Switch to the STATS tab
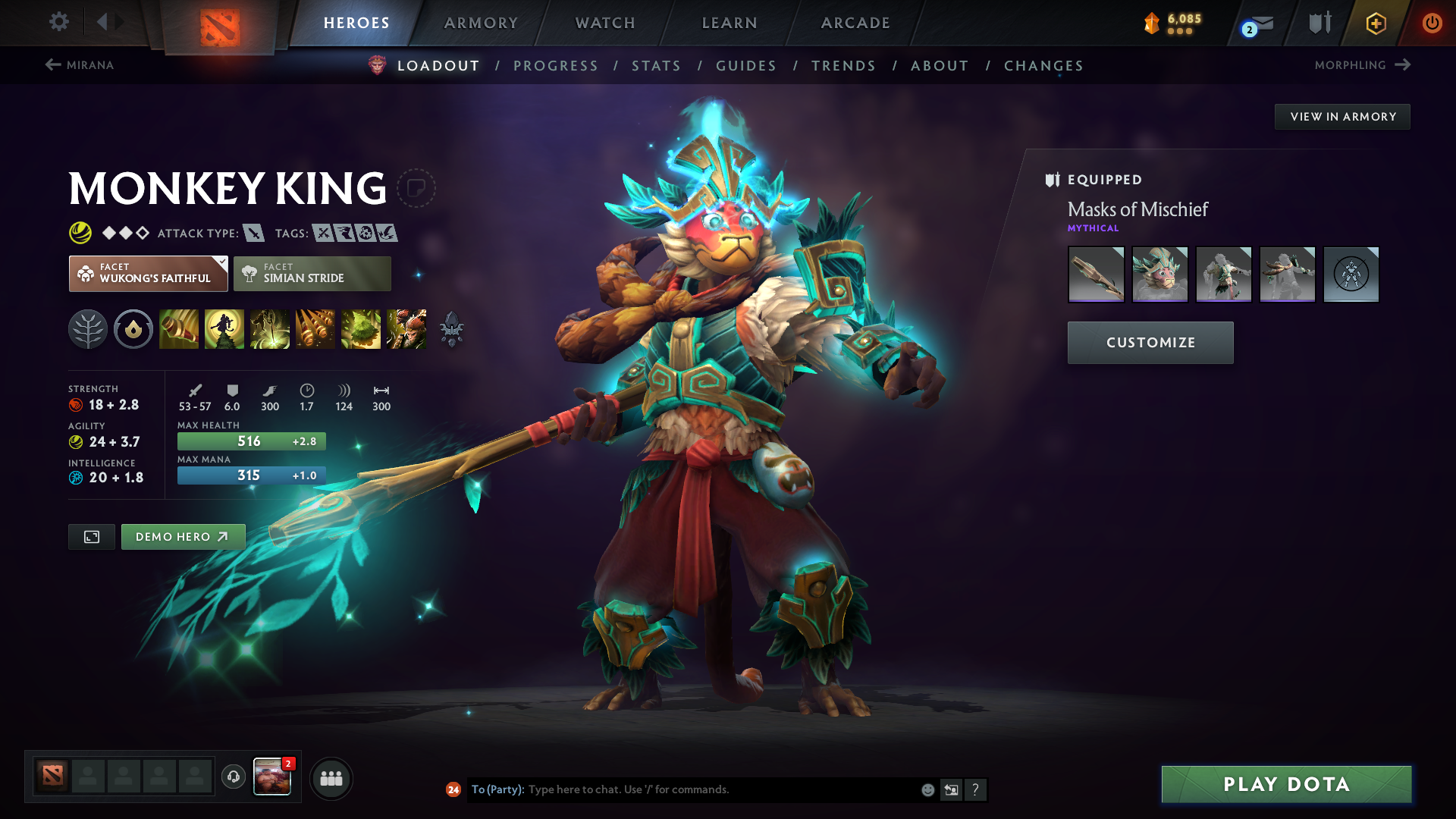 pos(656,65)
